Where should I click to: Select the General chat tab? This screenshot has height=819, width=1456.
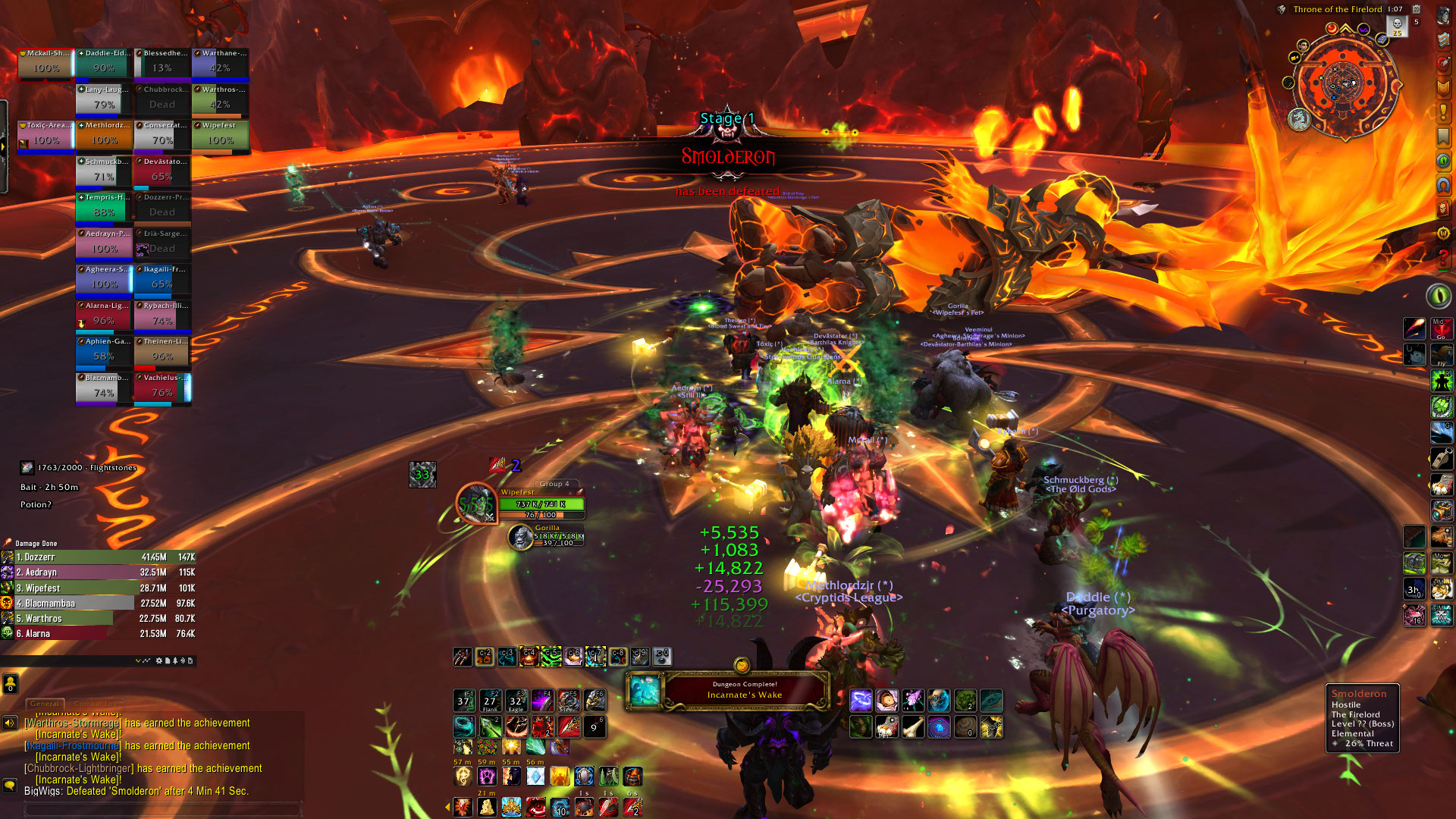[45, 704]
